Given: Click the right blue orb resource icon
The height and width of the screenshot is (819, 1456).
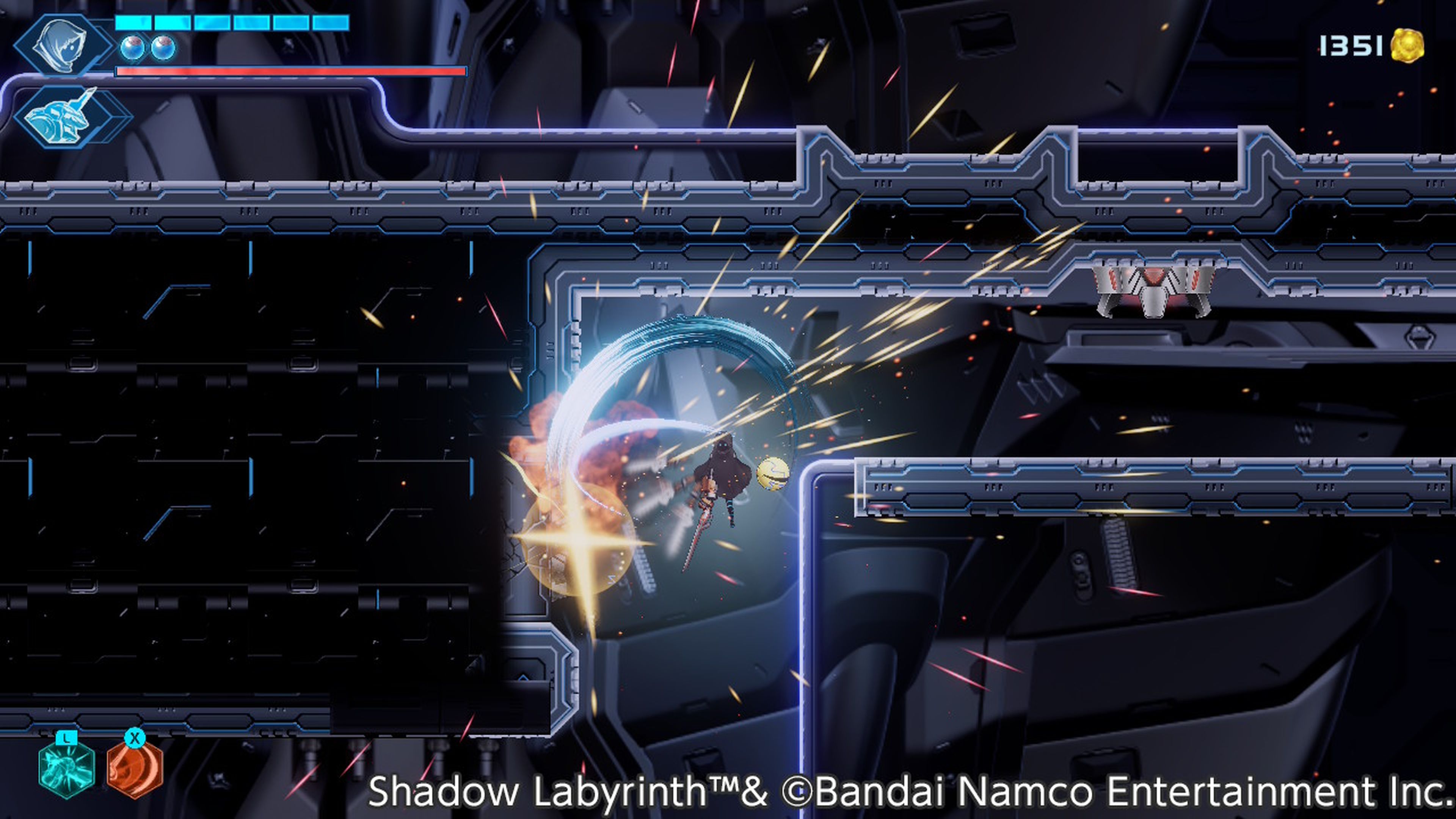Looking at the screenshot, I should (163, 48).
